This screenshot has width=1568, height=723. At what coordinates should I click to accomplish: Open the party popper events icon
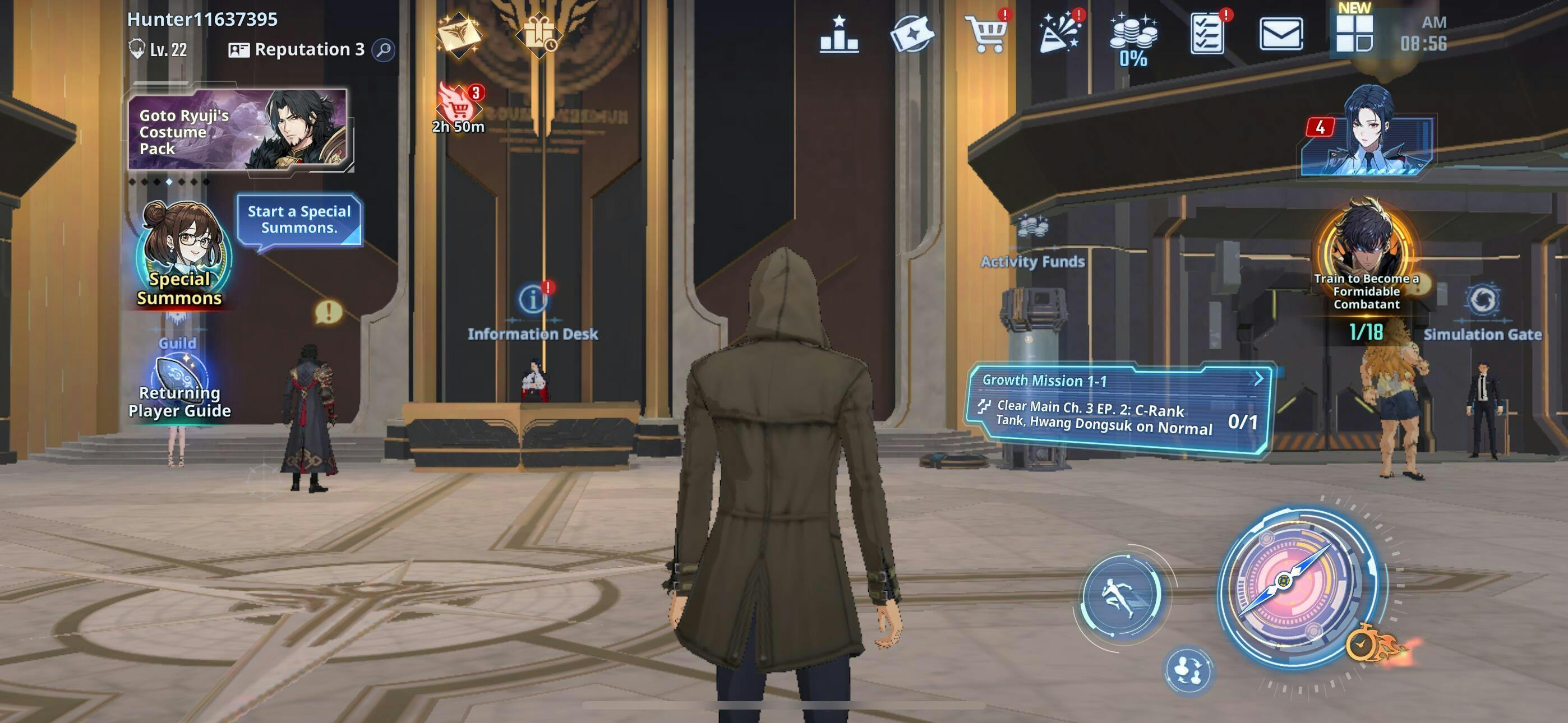(1059, 35)
